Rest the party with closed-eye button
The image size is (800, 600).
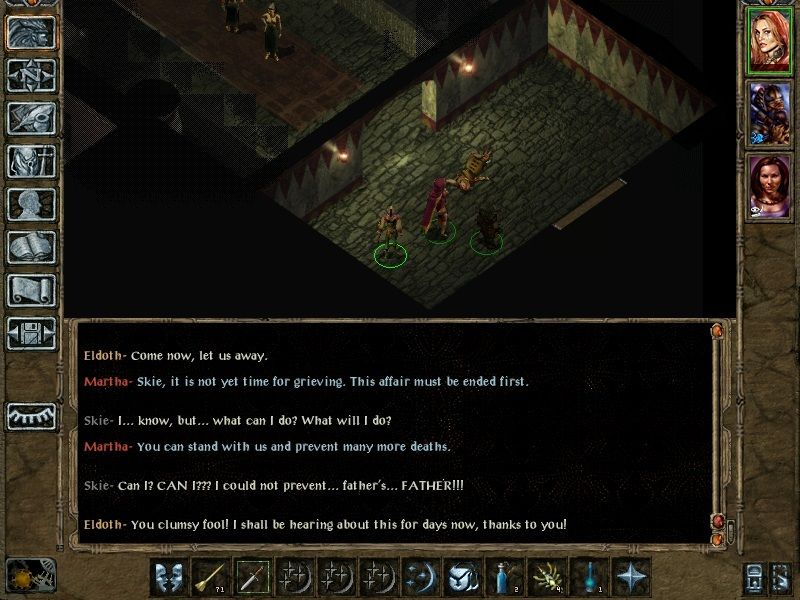click(31, 415)
